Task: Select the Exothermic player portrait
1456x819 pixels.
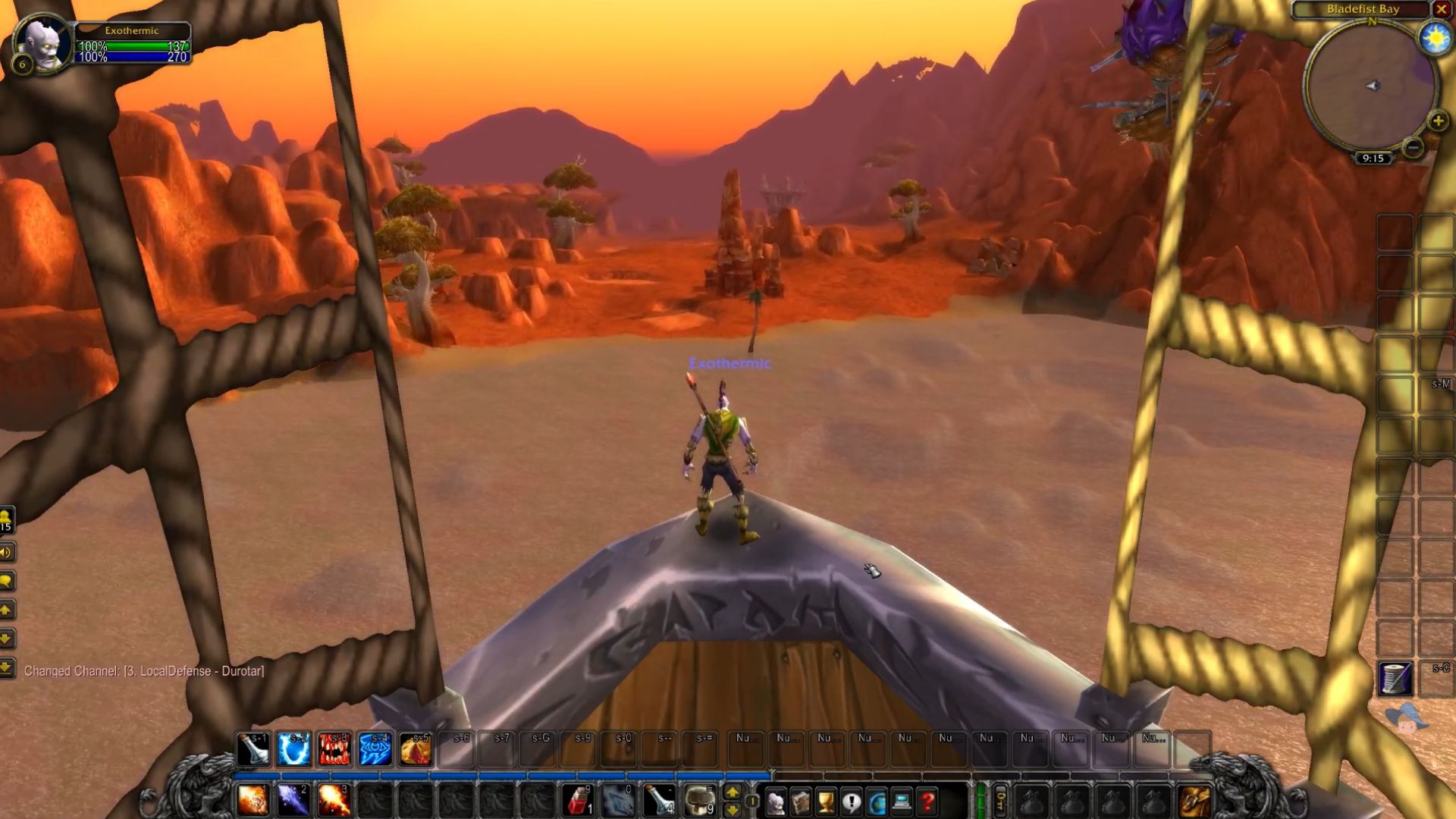Action: [x=43, y=43]
